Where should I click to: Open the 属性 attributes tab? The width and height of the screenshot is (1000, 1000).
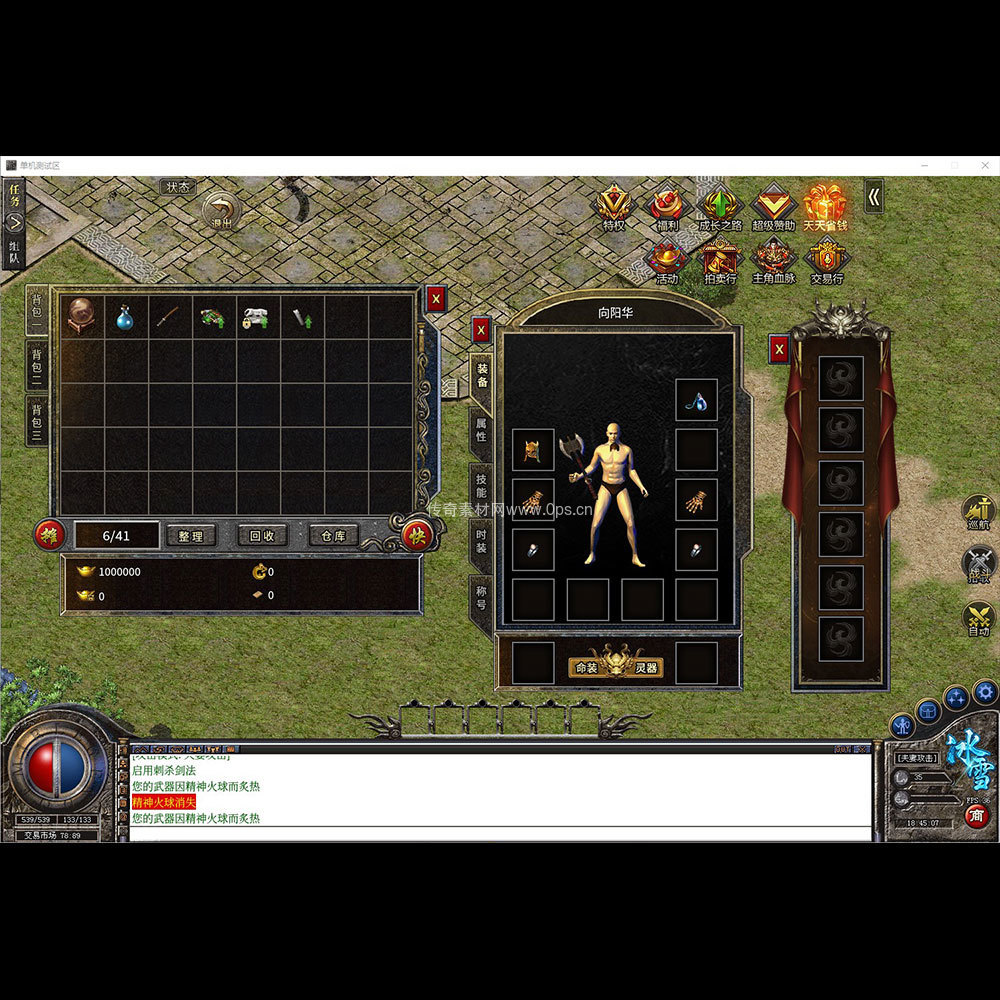click(x=481, y=430)
